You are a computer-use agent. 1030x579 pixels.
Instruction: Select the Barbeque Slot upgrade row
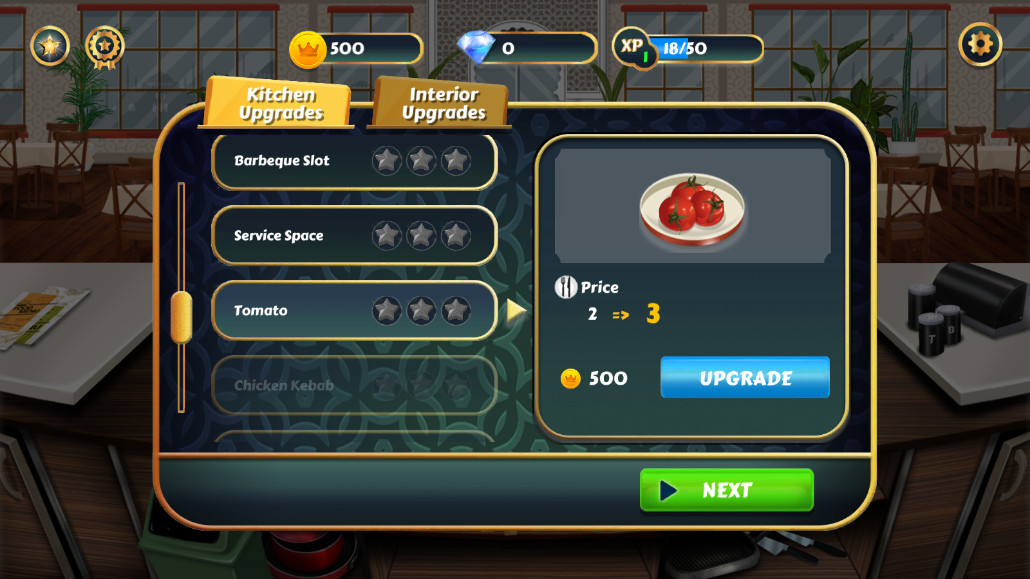pyautogui.click(x=354, y=161)
